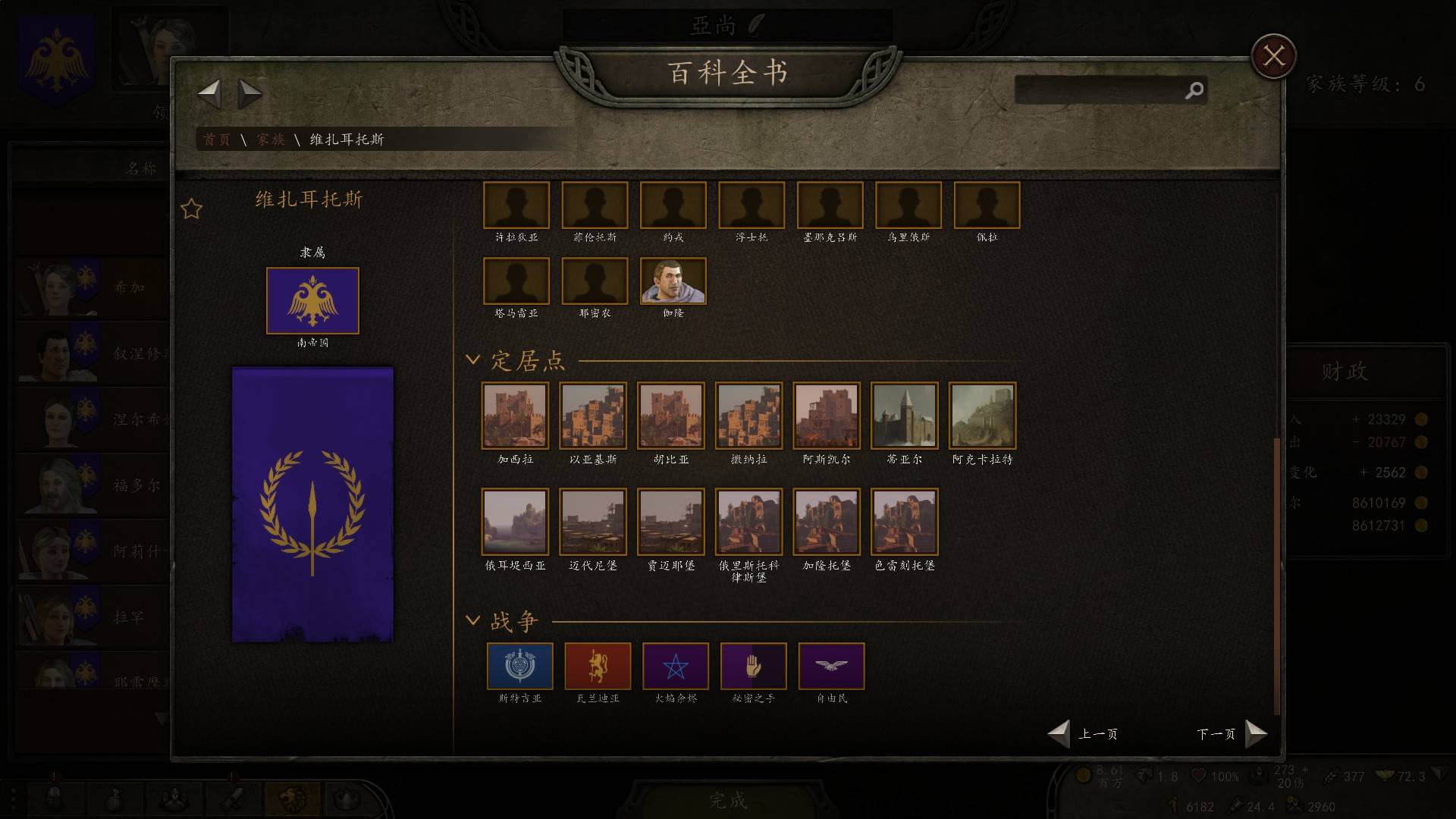
Task: Collapse the 定居点 section
Action: (x=473, y=359)
